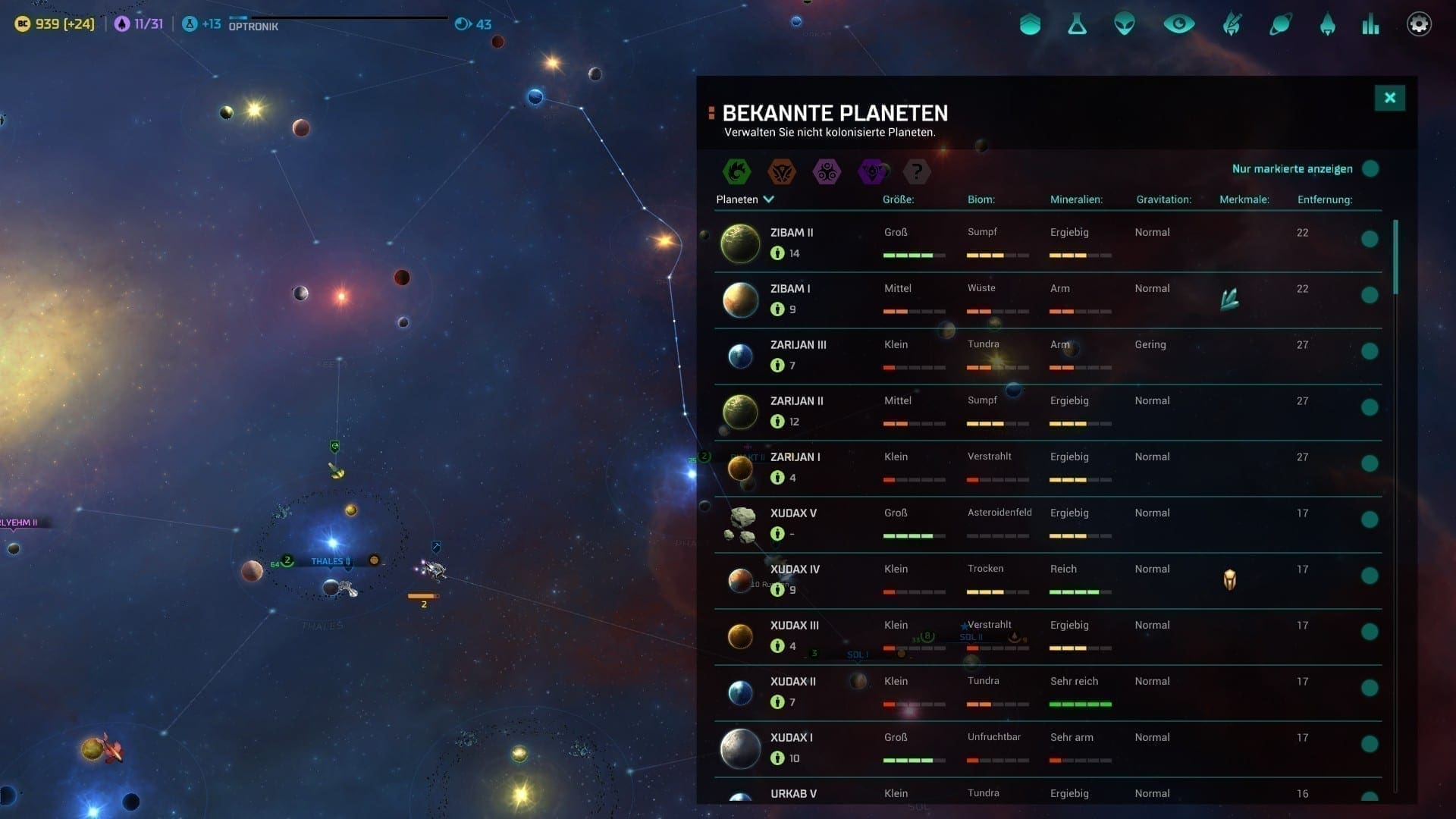This screenshot has width=1456, height=819.
Task: Close the Bekannte Planeten panel
Action: coord(1389,98)
